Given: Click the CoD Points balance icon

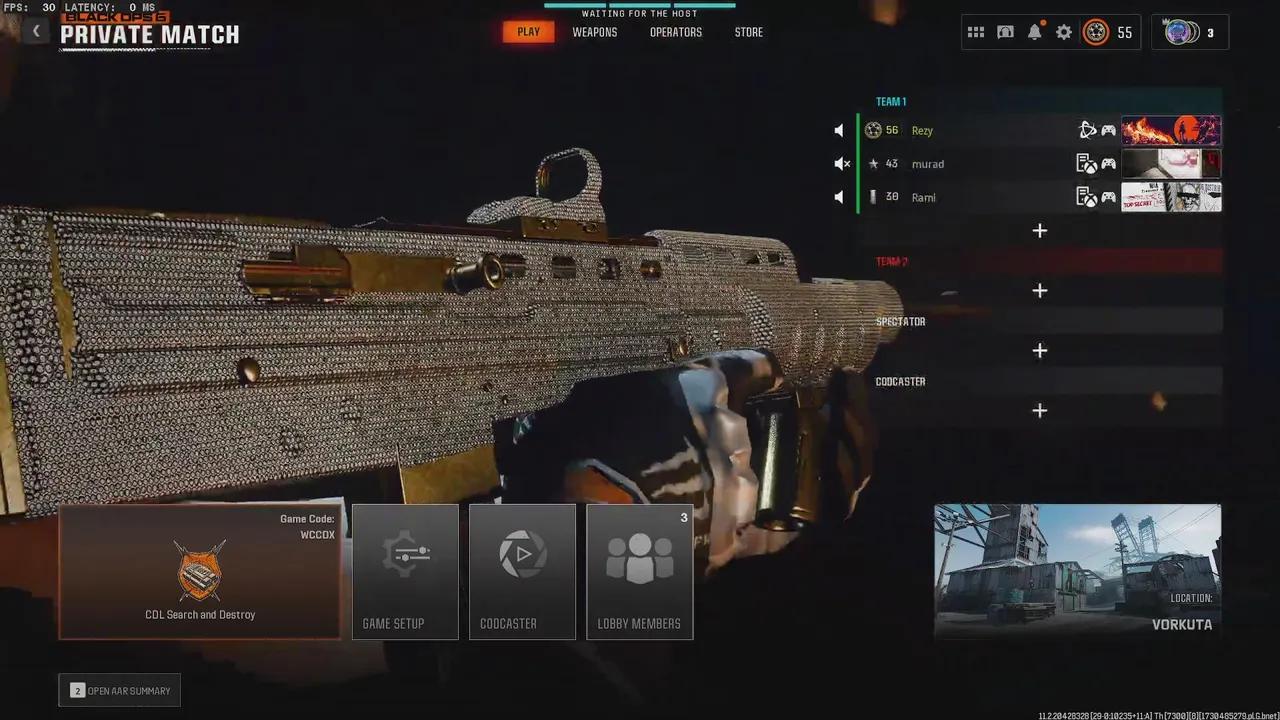Looking at the screenshot, I should click(x=1098, y=32).
